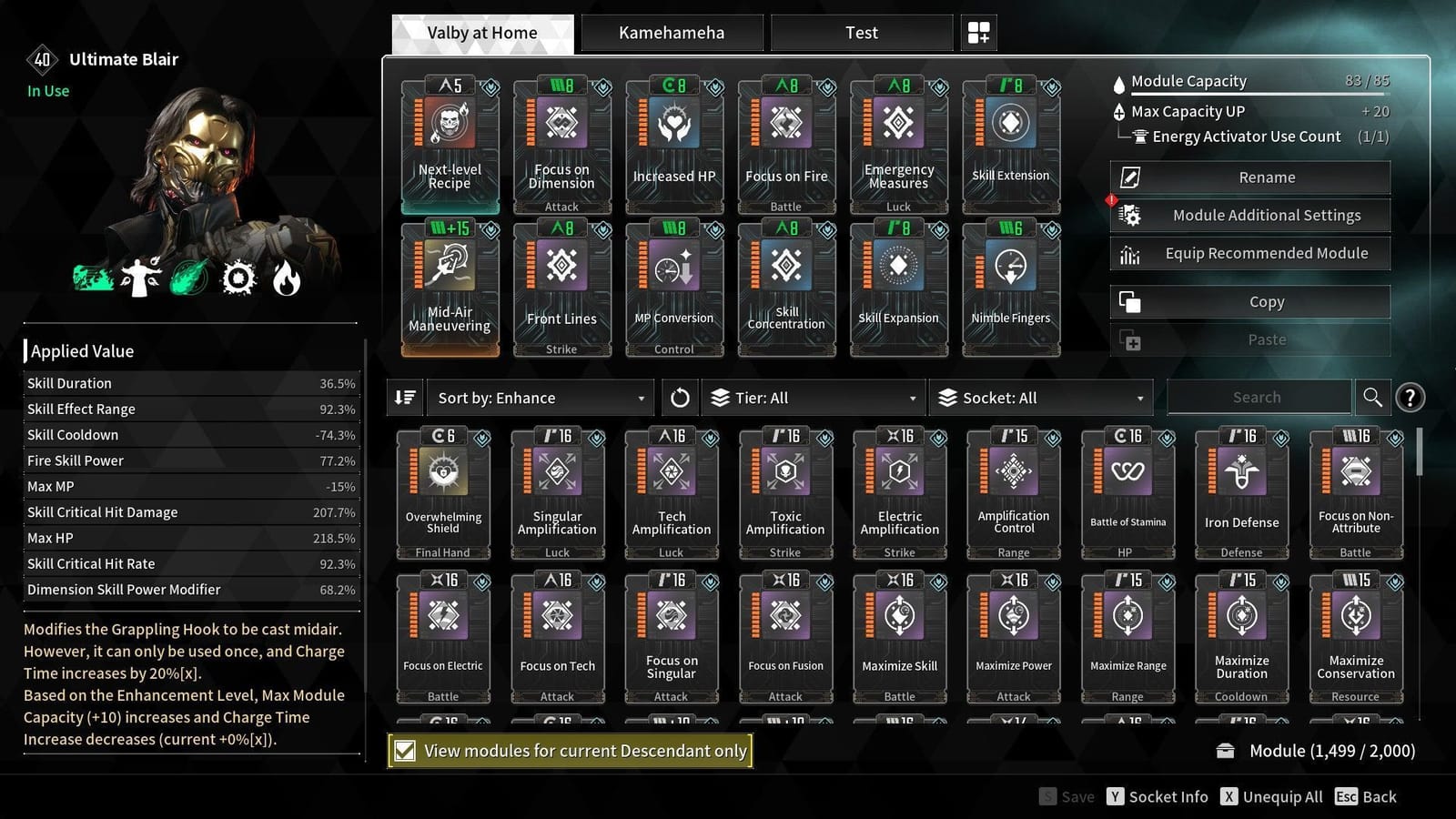Click the search magnifier icon
The height and width of the screenshot is (819, 1456).
pyautogui.click(x=1373, y=397)
